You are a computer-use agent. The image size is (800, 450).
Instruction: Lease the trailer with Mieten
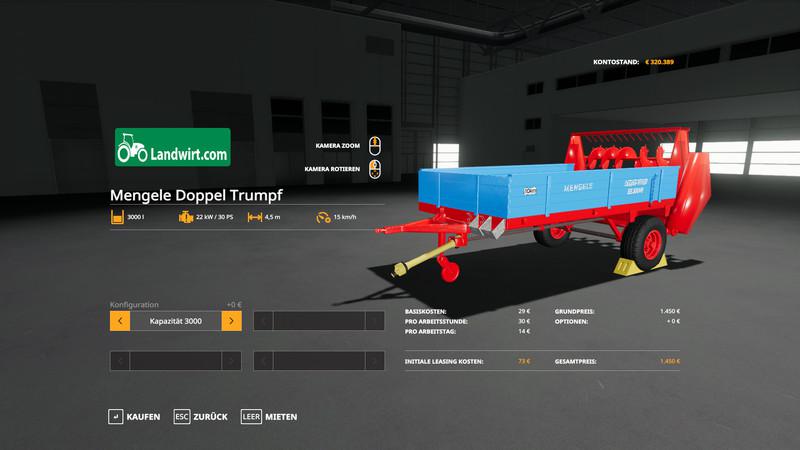click(269, 416)
